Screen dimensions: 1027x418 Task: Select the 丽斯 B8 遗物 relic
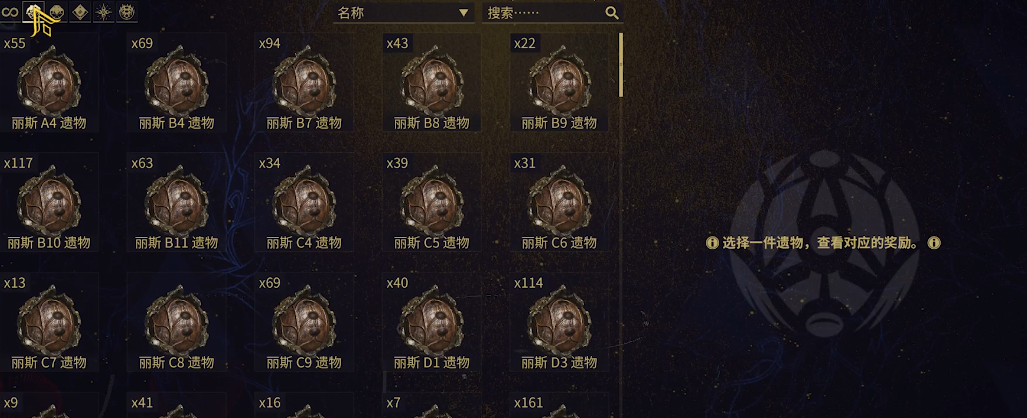[x=431, y=84]
